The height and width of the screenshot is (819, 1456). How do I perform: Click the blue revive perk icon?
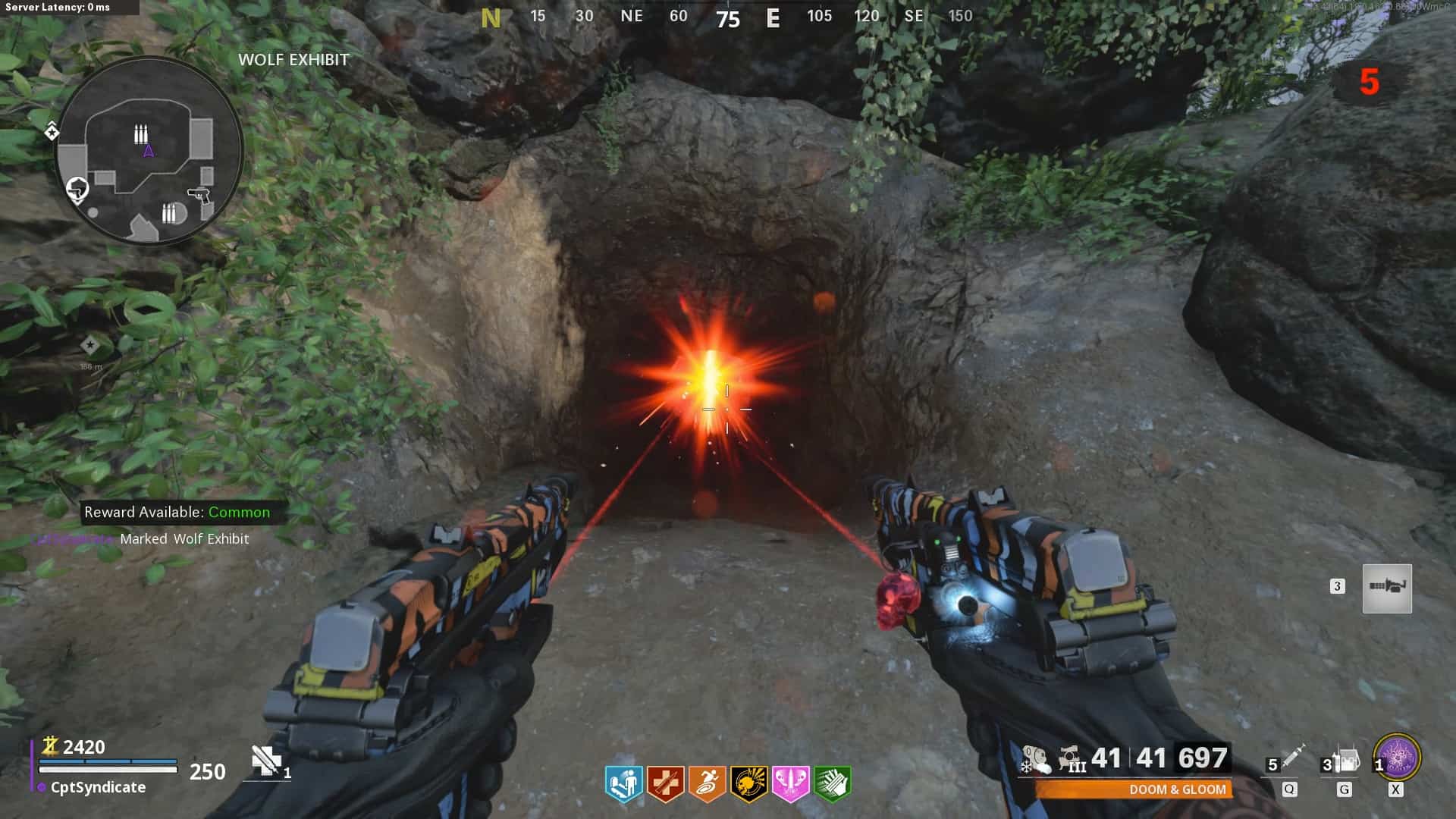623,784
